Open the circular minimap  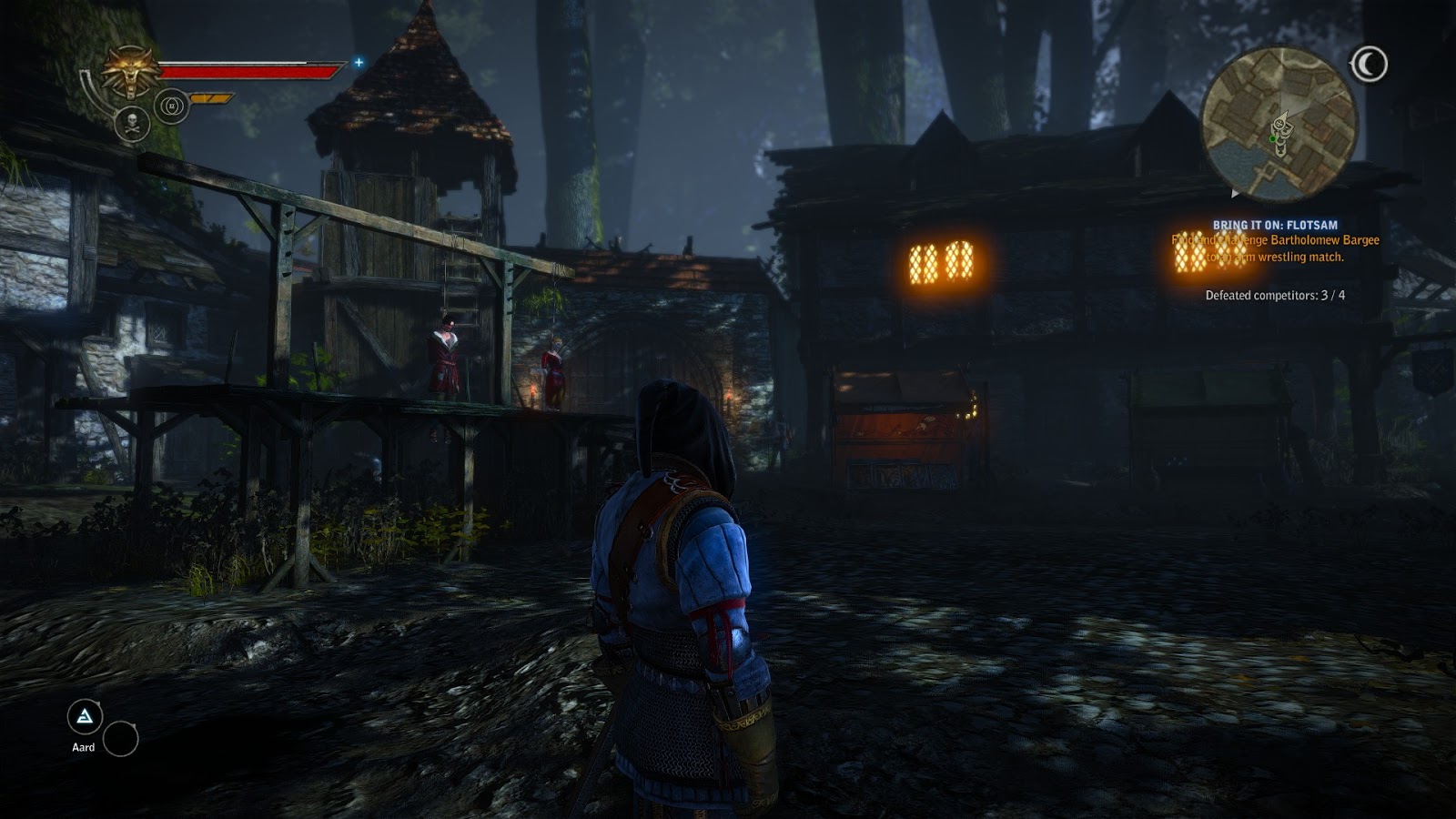(1279, 124)
